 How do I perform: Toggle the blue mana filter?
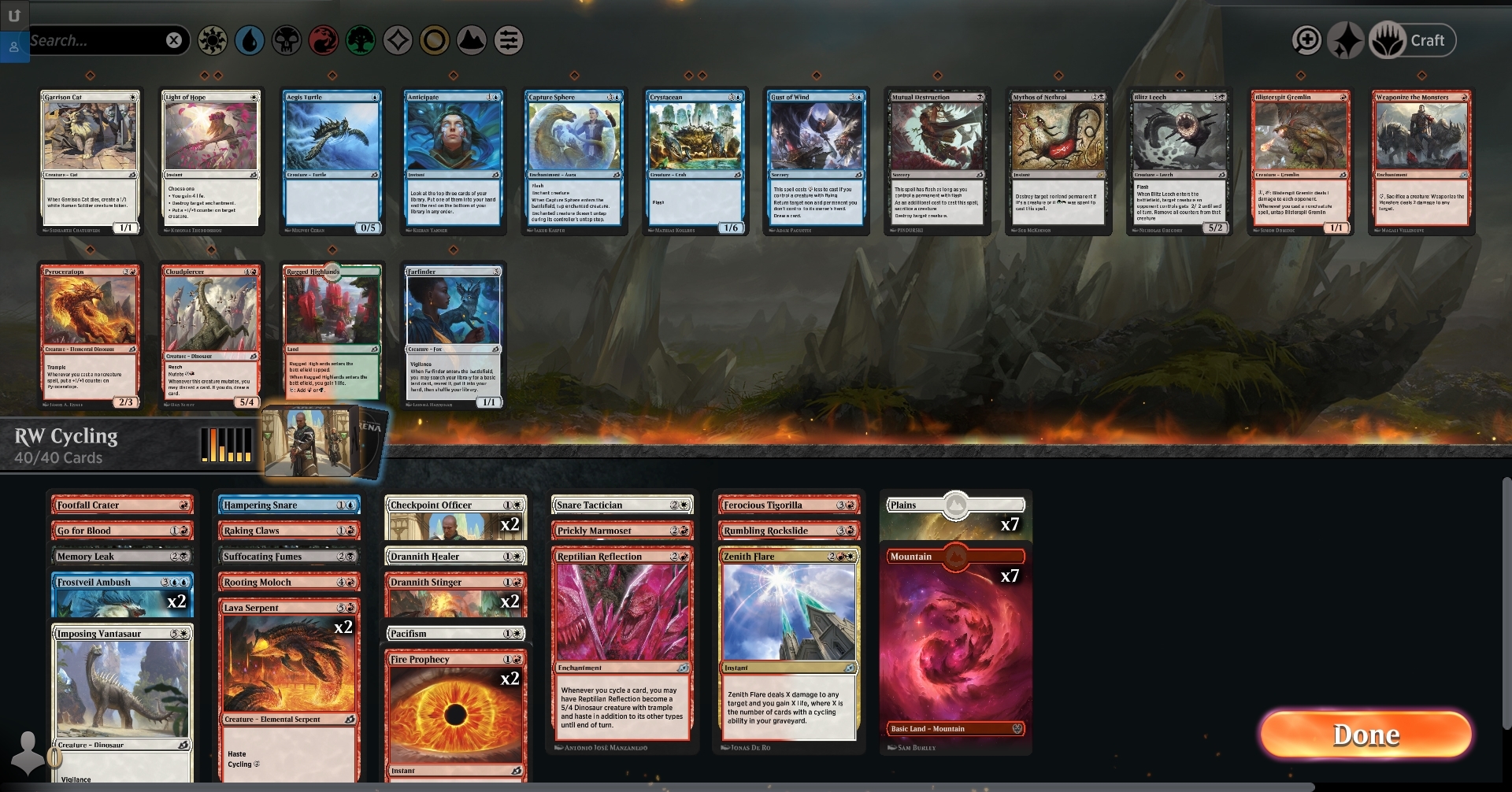click(250, 41)
